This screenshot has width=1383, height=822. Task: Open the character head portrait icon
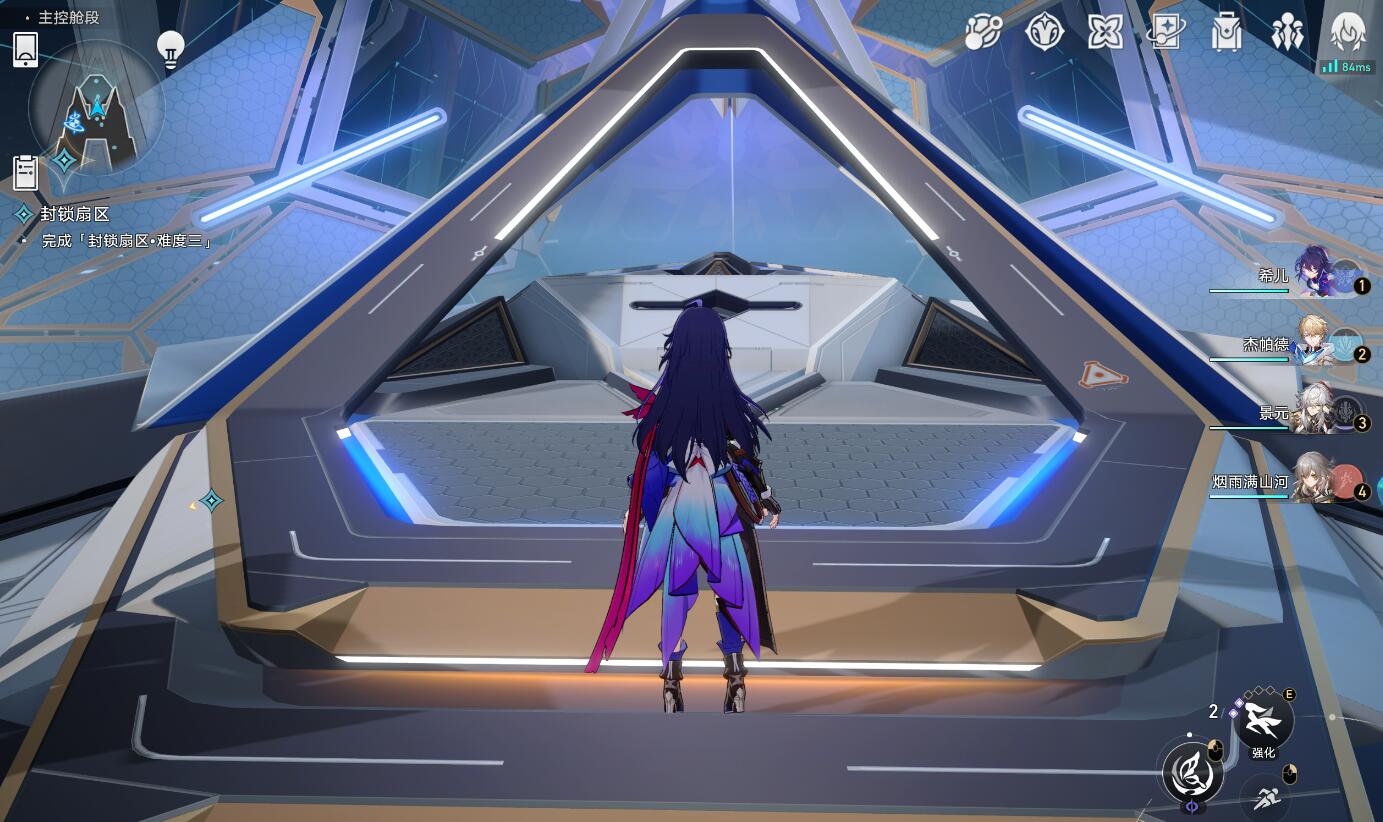1348,33
